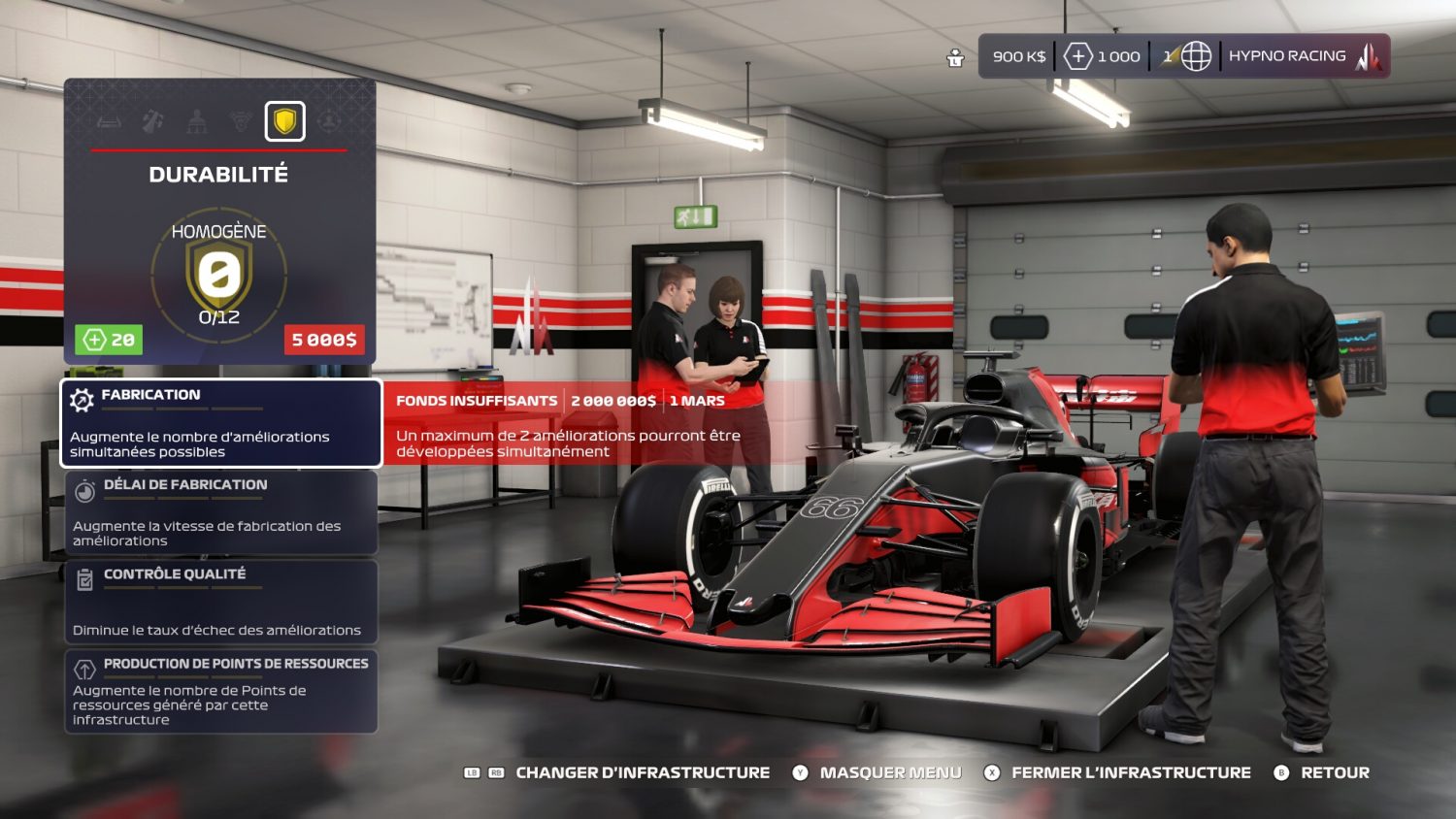Open the Contrôle qualité upgrade
This screenshot has width=1456, height=819.
point(221,602)
